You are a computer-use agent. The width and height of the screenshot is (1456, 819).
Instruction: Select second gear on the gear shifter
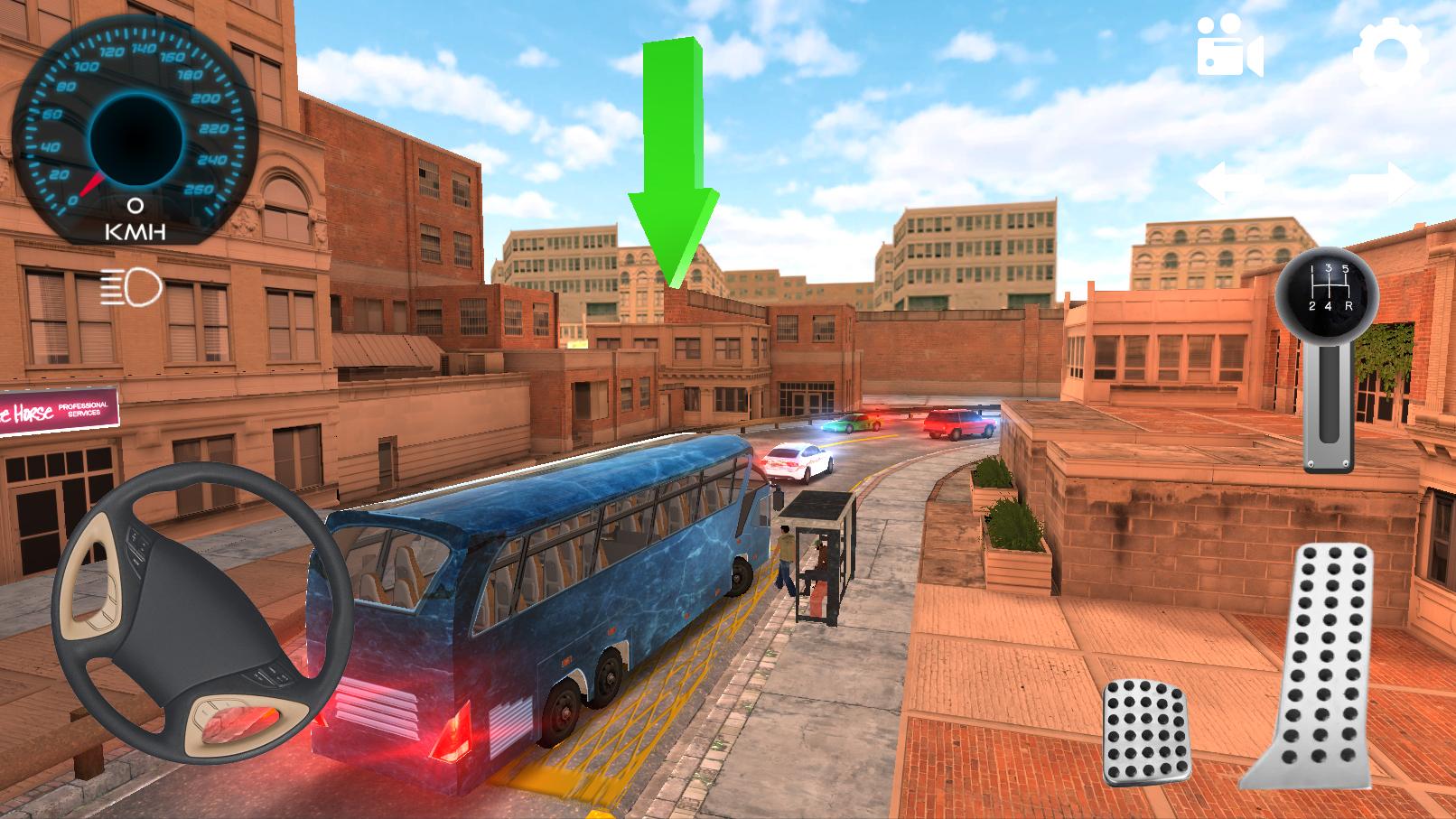(1311, 306)
